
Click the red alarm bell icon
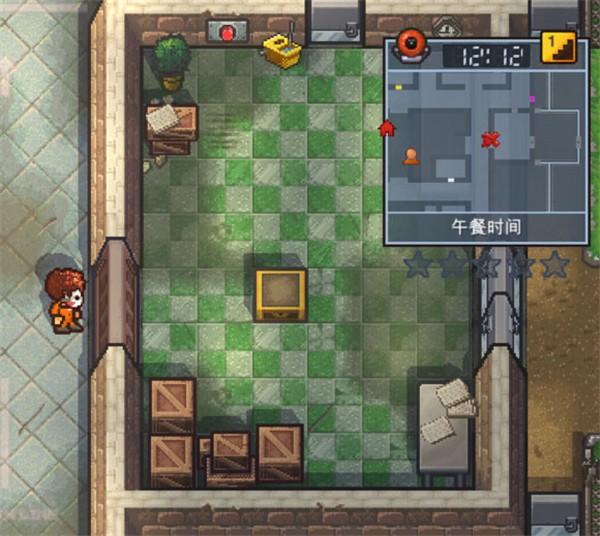tap(409, 44)
